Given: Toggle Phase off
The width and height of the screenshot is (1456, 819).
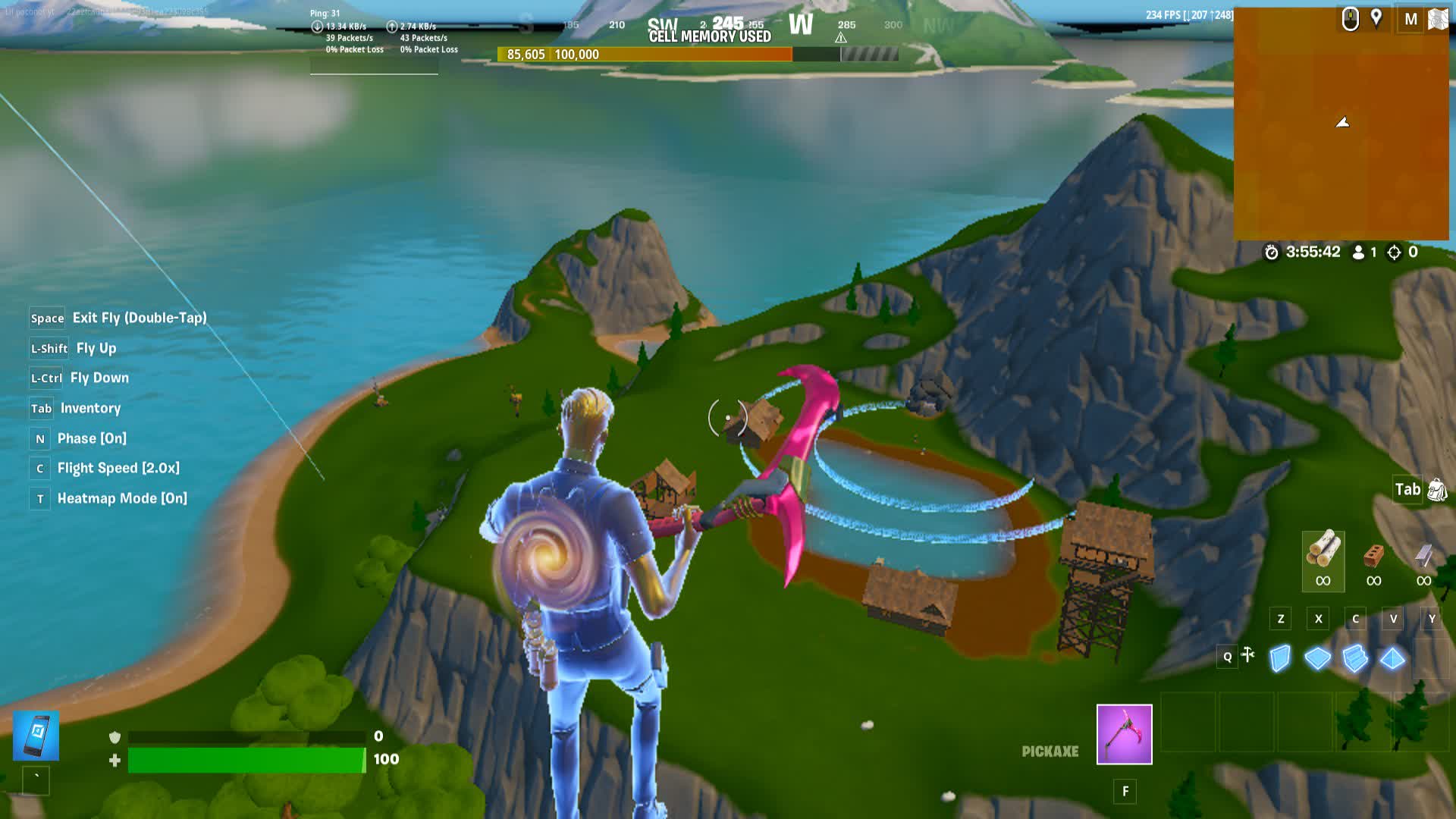Looking at the screenshot, I should 39,438.
